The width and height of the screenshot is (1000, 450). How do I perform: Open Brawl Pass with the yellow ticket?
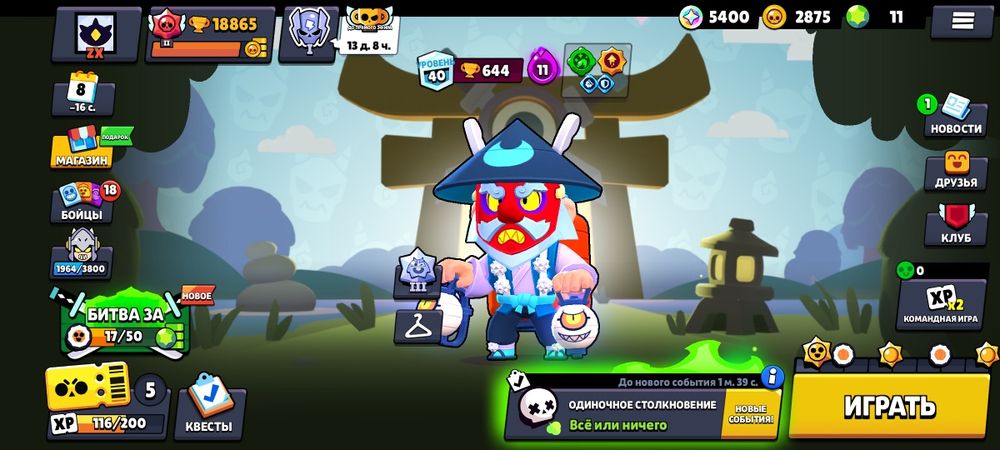coord(88,388)
